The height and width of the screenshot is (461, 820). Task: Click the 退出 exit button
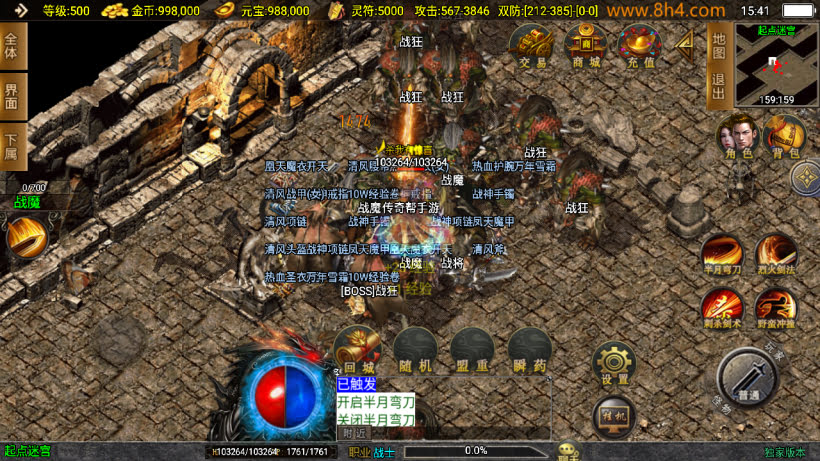(717, 86)
